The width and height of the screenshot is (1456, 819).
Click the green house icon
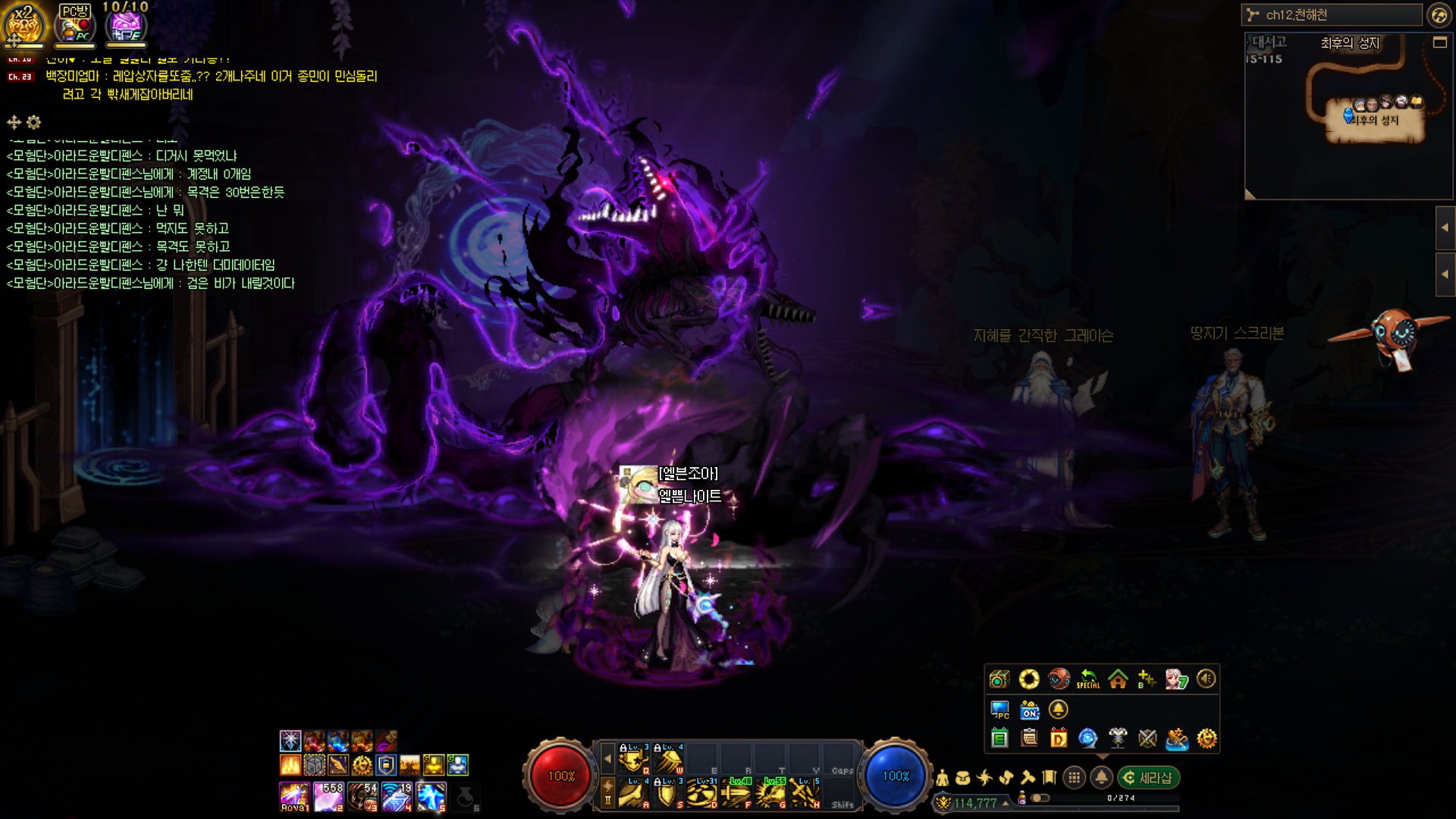click(1118, 679)
